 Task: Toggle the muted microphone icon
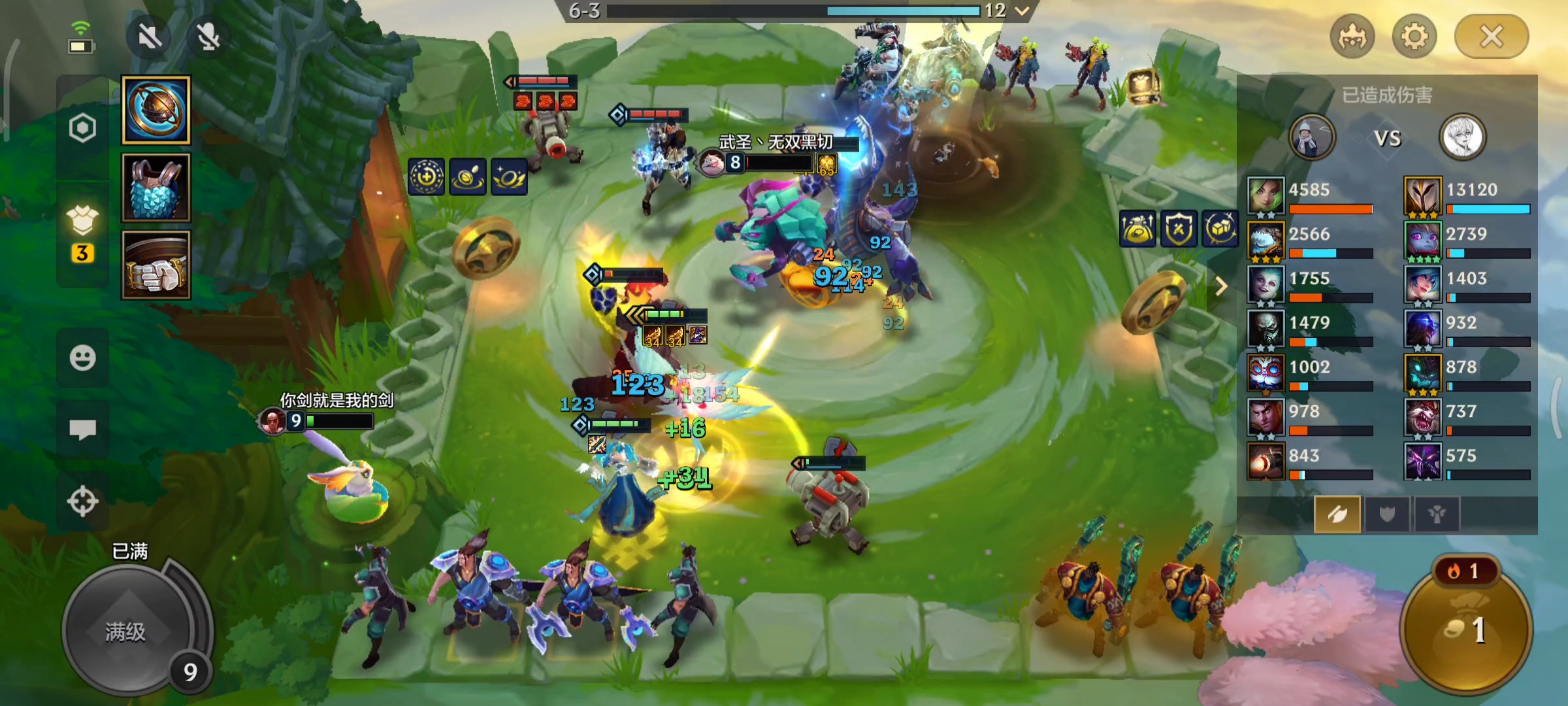coord(208,37)
